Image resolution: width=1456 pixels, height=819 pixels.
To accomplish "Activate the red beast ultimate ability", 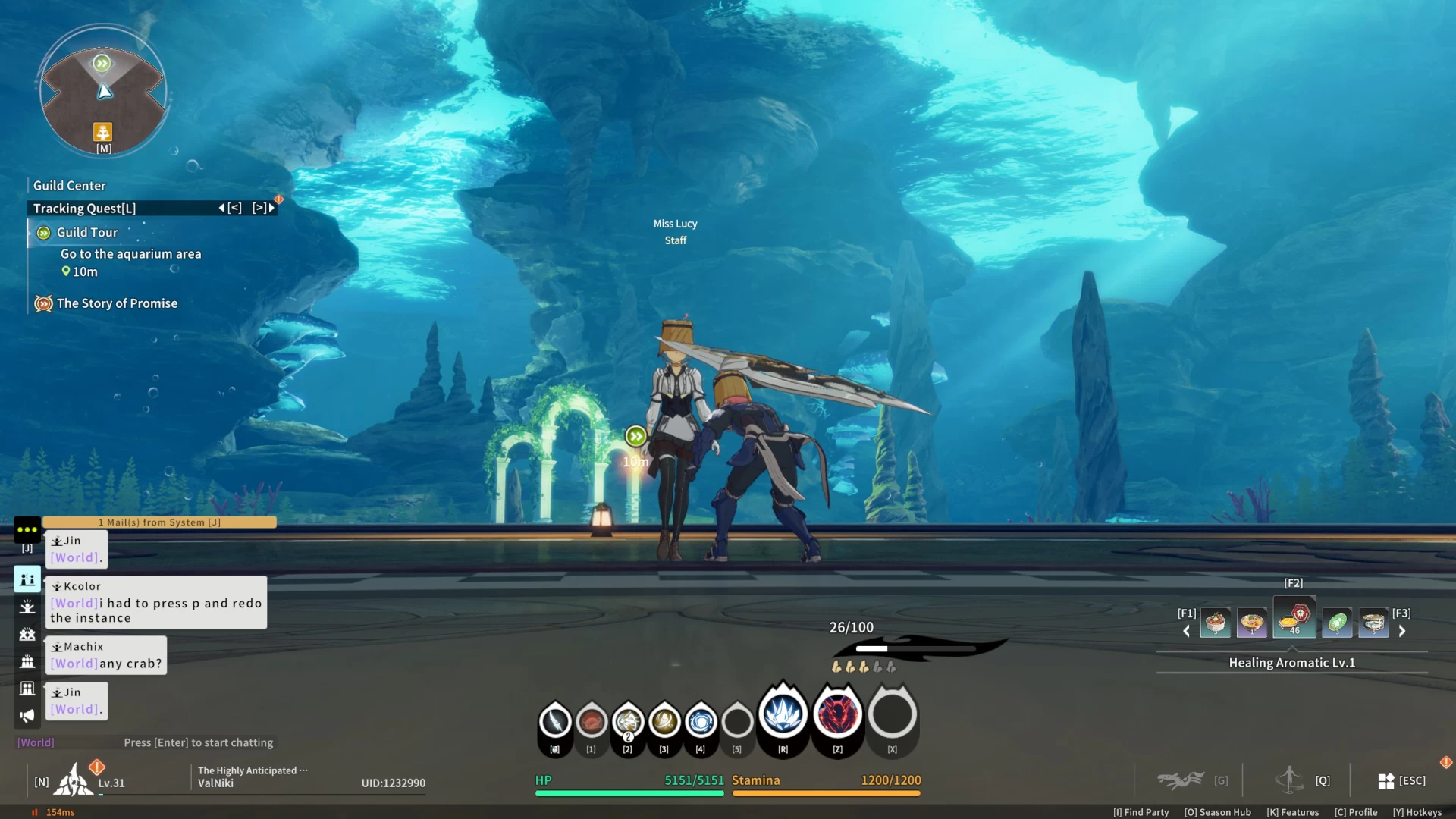I will (837, 714).
